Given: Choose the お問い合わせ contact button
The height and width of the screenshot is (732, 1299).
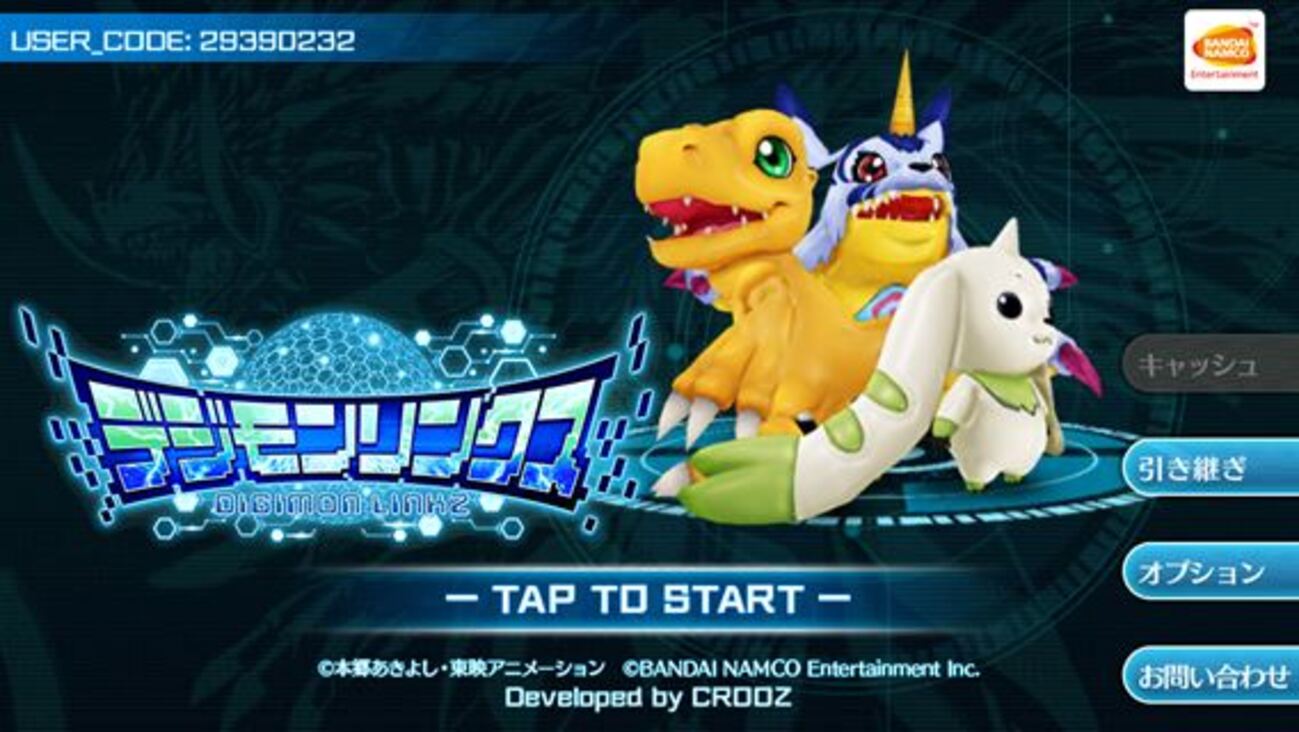Looking at the screenshot, I should pos(1212,677).
